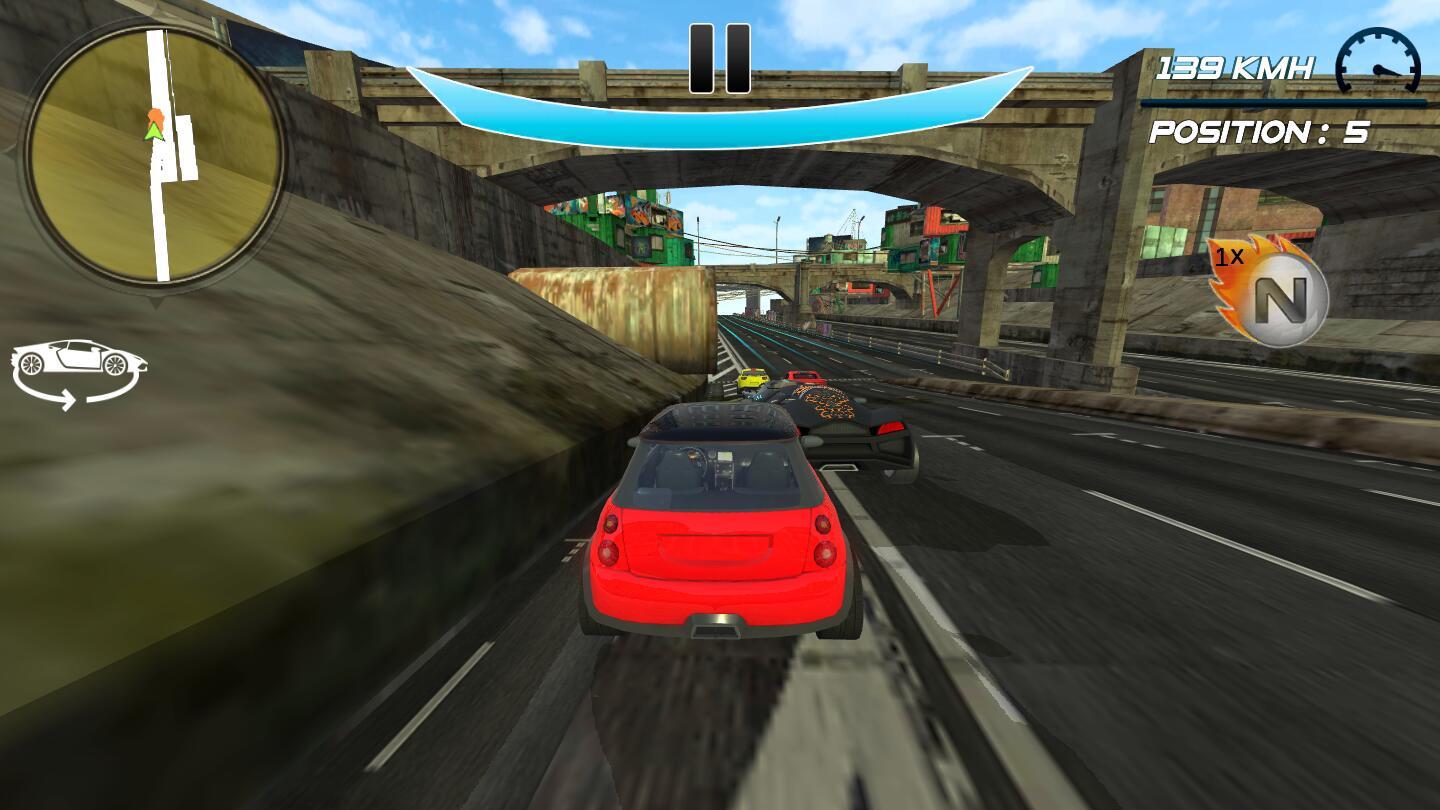This screenshot has width=1440, height=810.
Task: Select the 139 KMH speed readout
Action: coord(1237,65)
